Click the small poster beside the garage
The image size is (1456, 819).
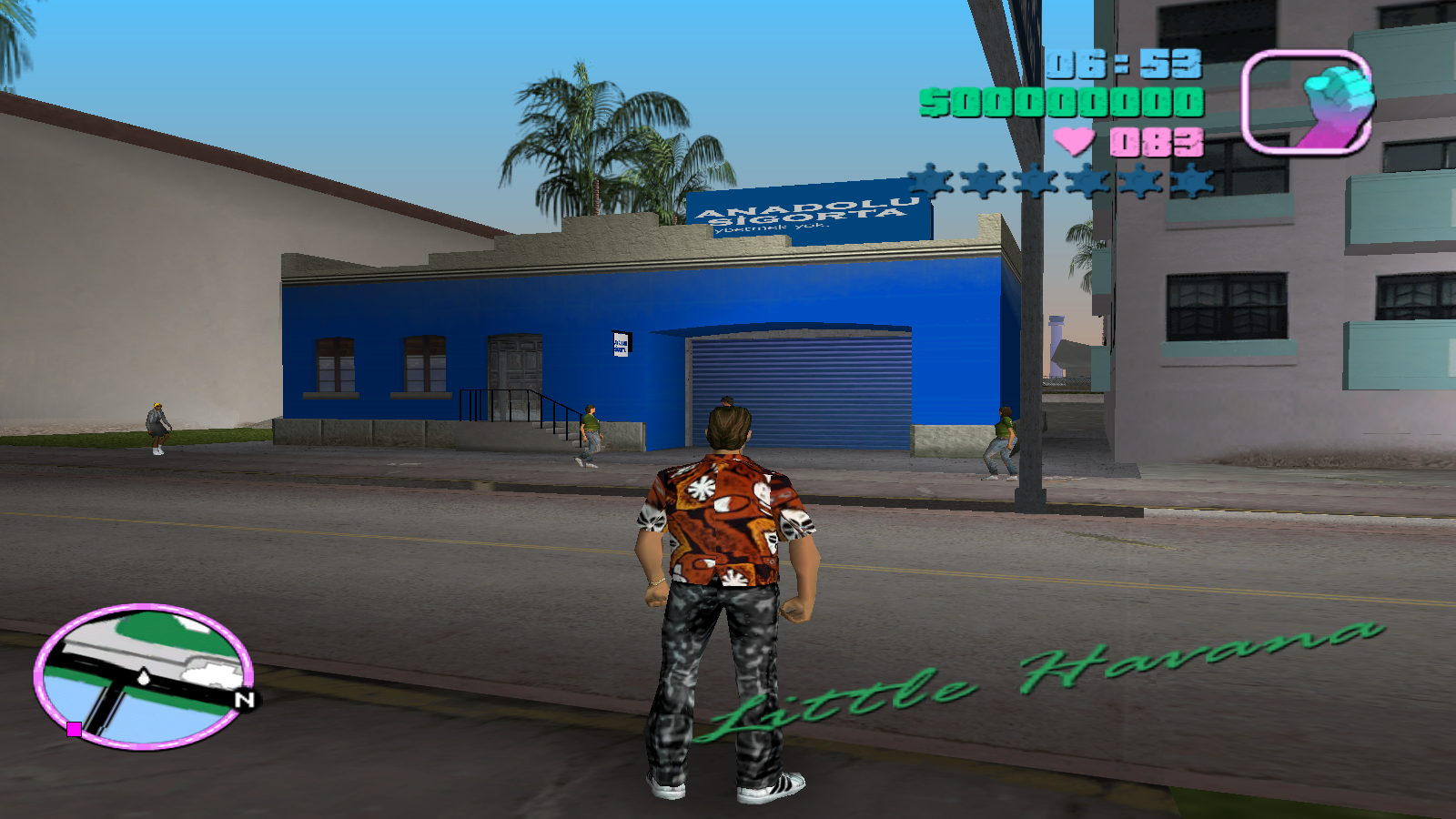coord(620,347)
